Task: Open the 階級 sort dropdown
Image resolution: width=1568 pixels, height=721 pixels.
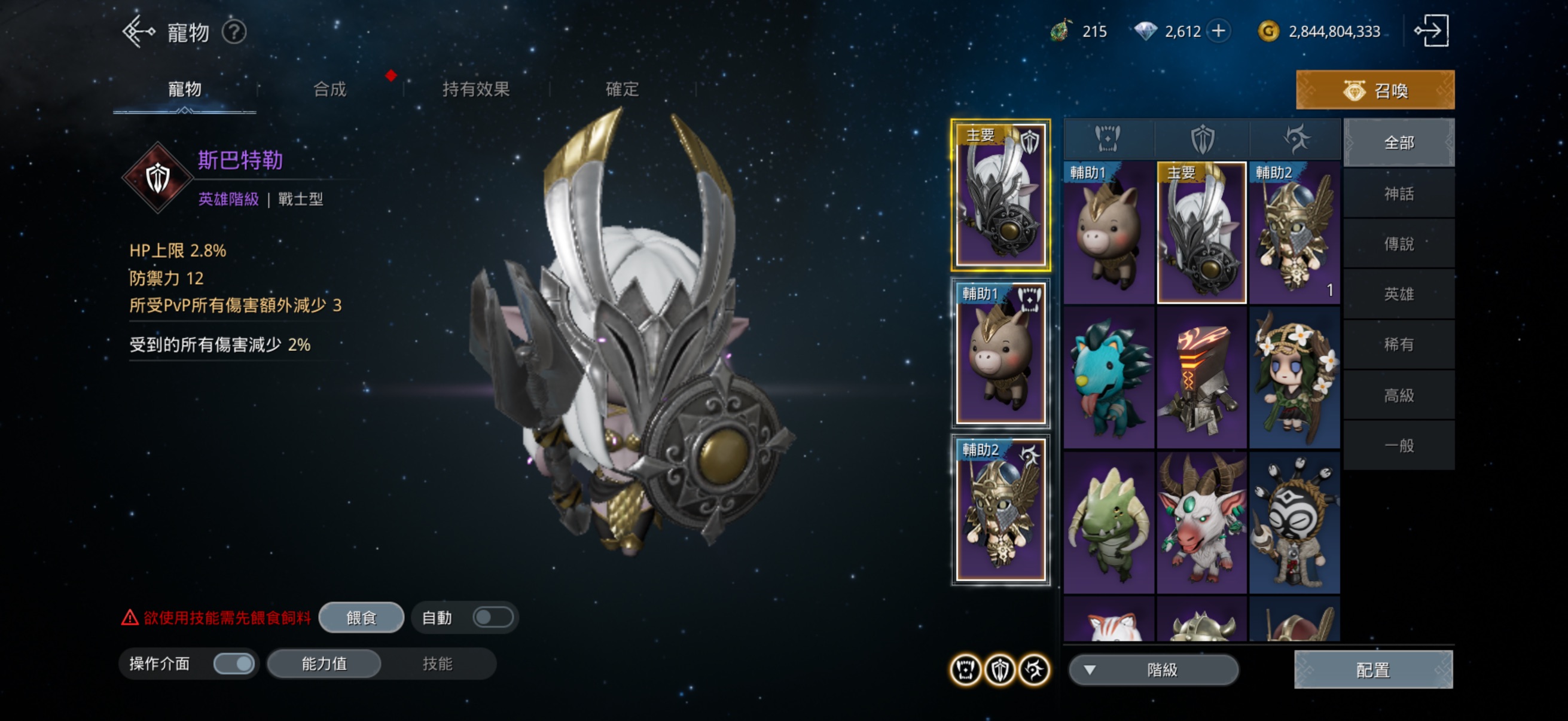Action: [1153, 670]
